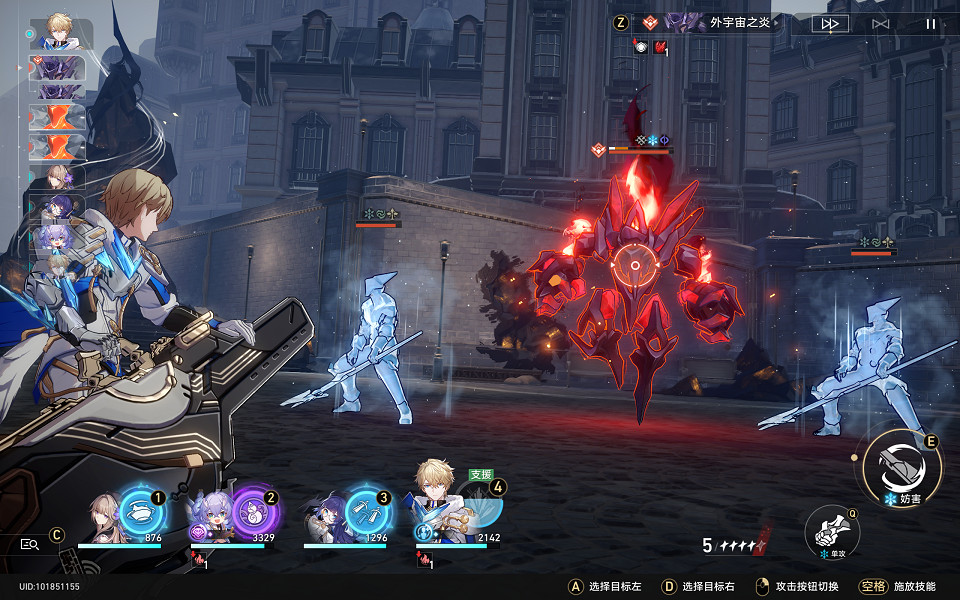Pause the battle
960x600 pixels.
click(930, 23)
